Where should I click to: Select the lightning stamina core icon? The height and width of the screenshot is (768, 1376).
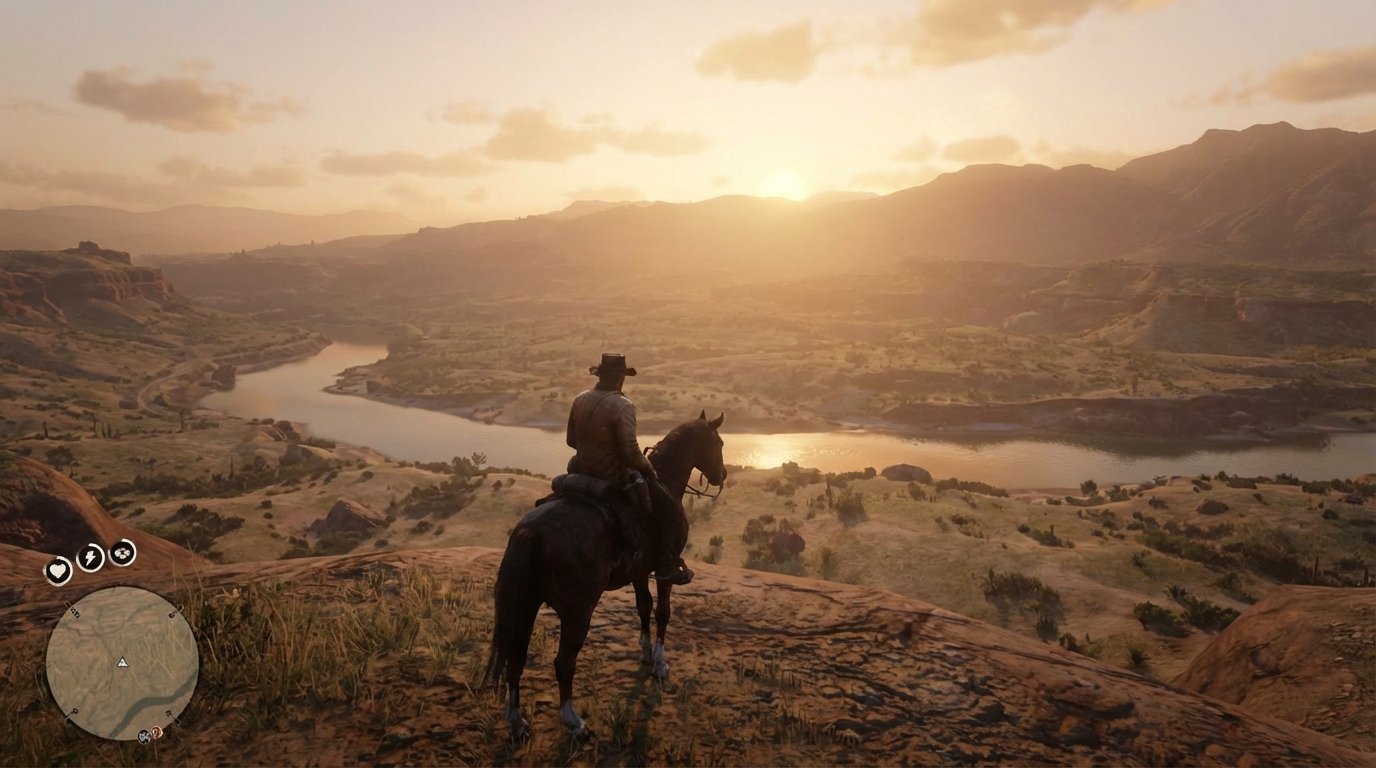click(x=91, y=556)
